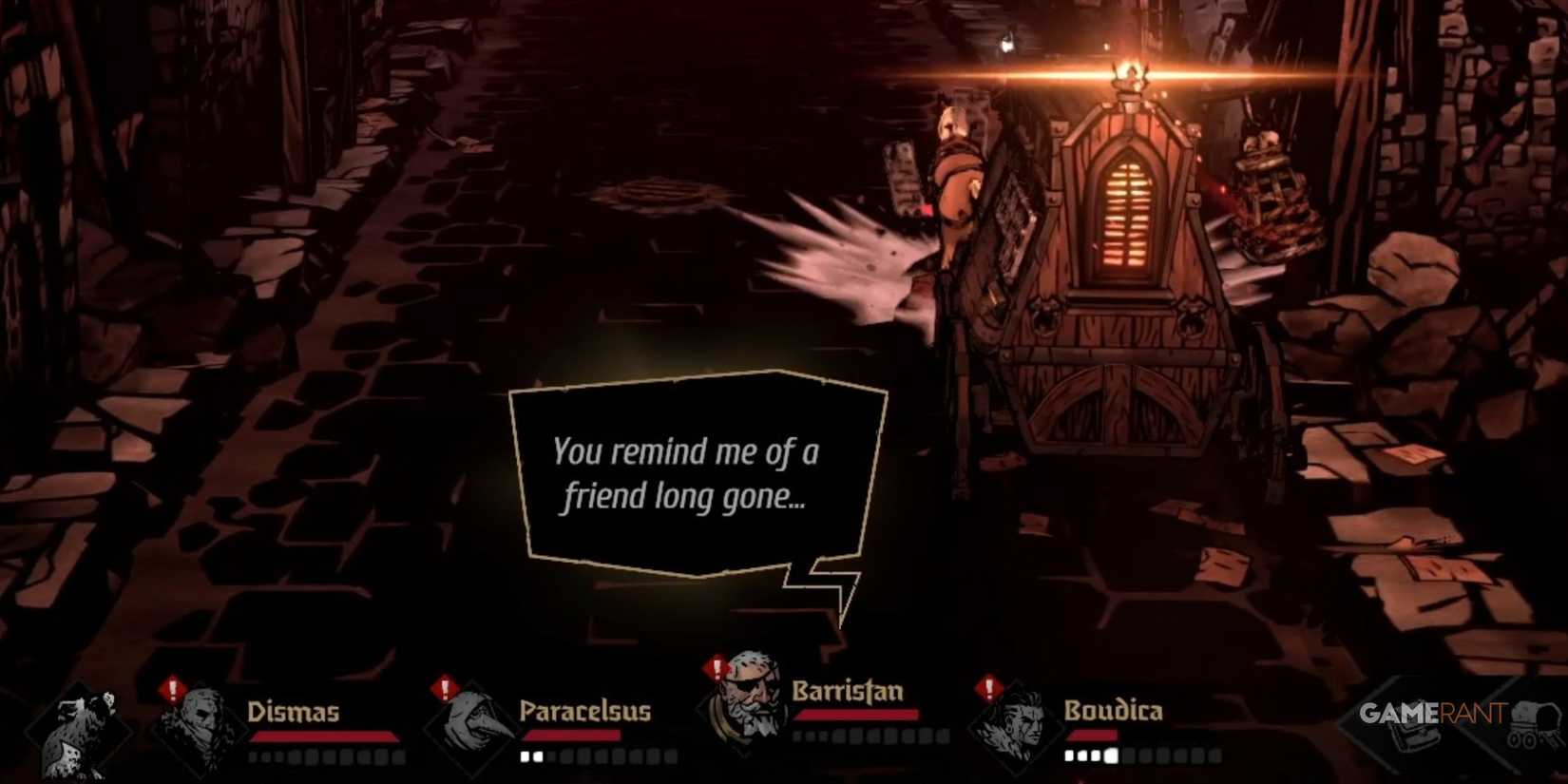This screenshot has width=1568, height=784.
Task: Select Paracelsus's hero portrait
Action: pos(472,727)
